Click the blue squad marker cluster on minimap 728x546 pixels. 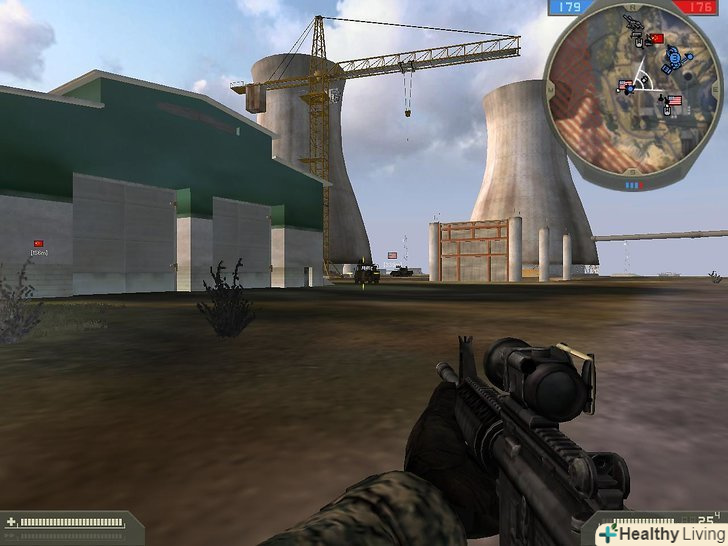[673, 58]
